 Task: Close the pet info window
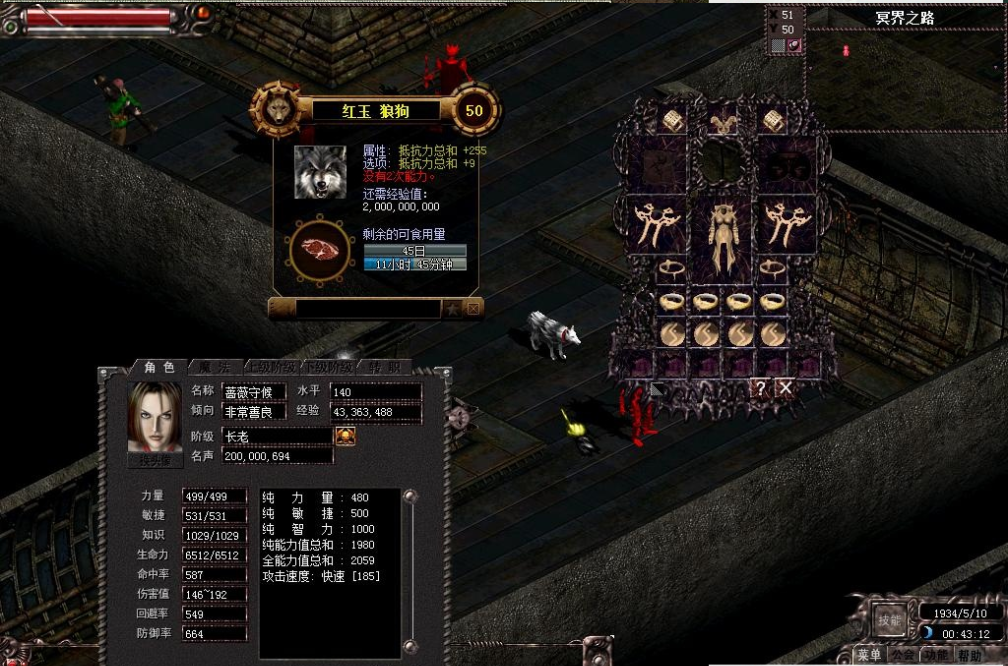coord(474,309)
